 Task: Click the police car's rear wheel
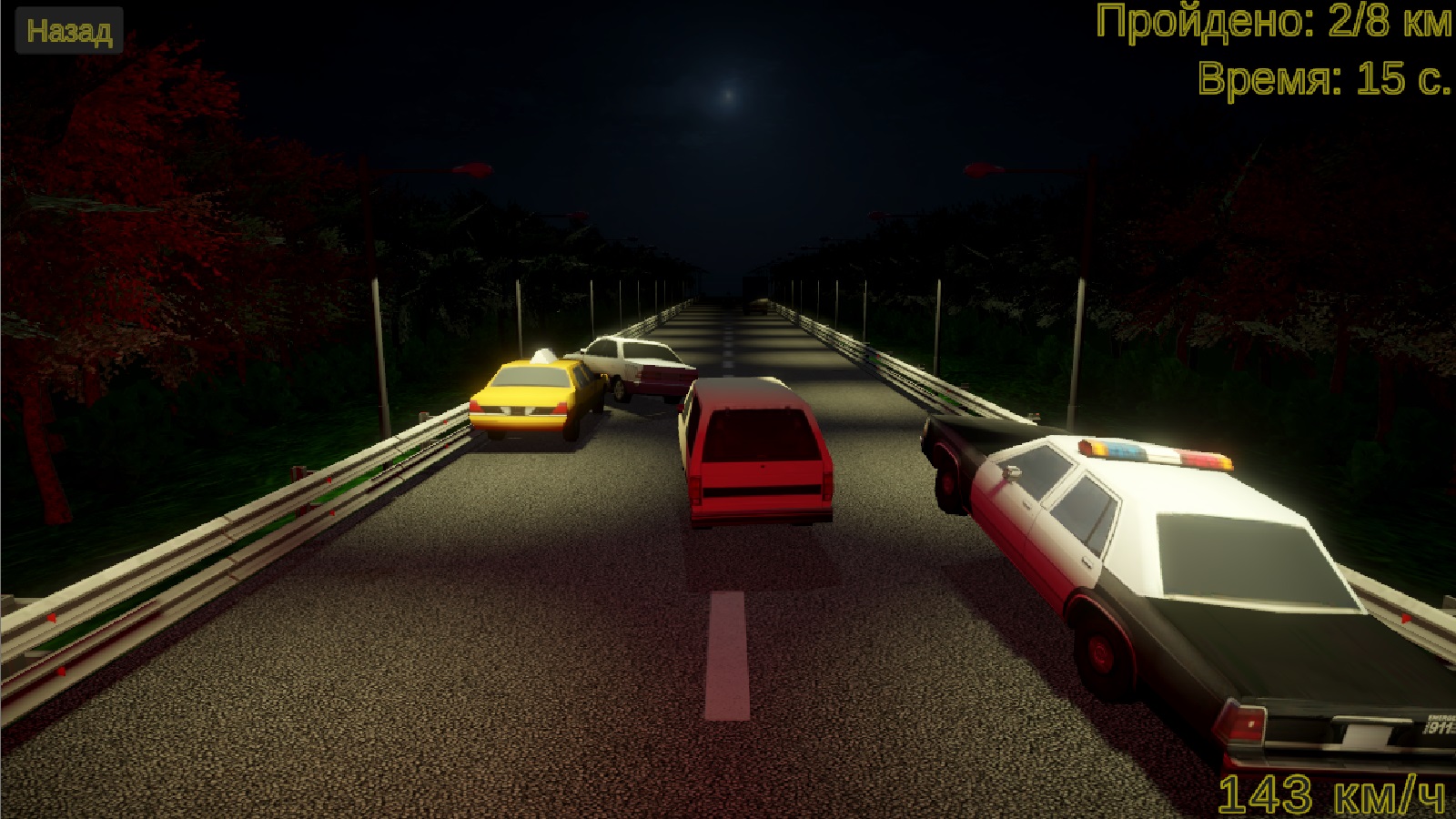pyautogui.click(x=1101, y=651)
